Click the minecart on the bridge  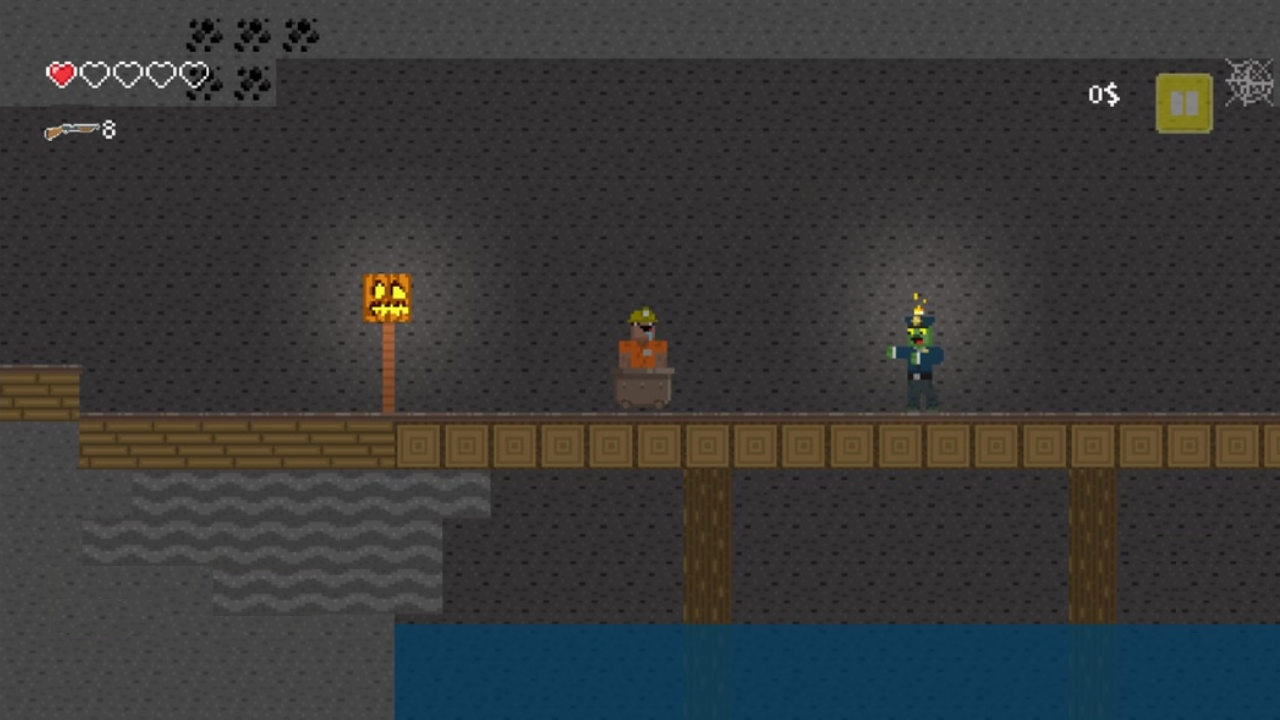click(644, 390)
